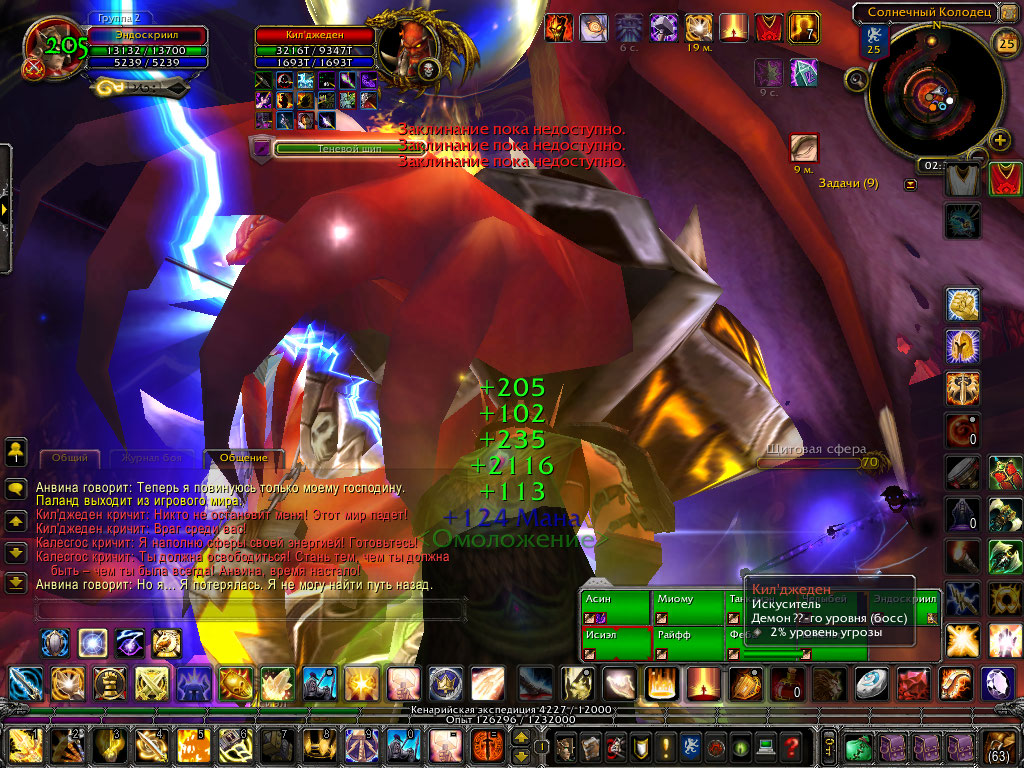Screen dimensions: 1024x768
Task: Click the chat input field
Action: (250, 609)
